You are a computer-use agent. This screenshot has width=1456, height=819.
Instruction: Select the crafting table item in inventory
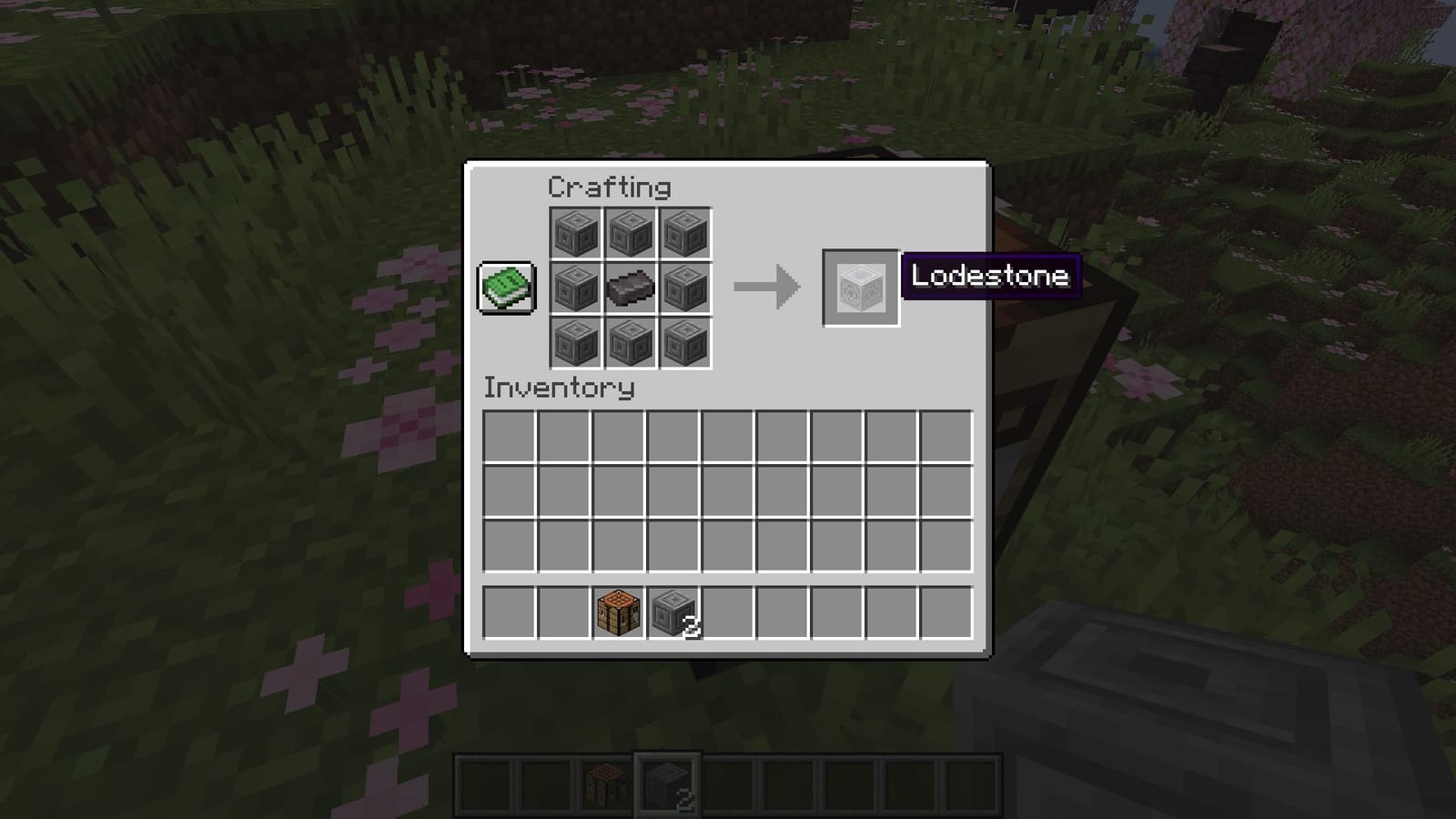617,612
